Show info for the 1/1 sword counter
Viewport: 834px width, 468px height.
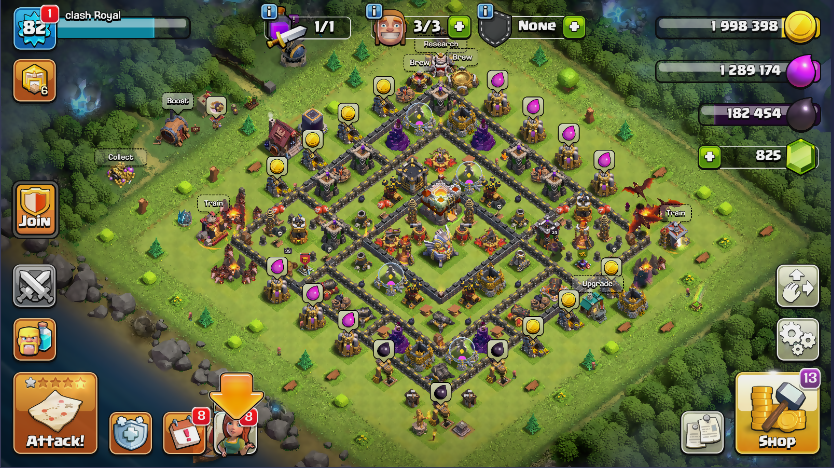[x=269, y=11]
